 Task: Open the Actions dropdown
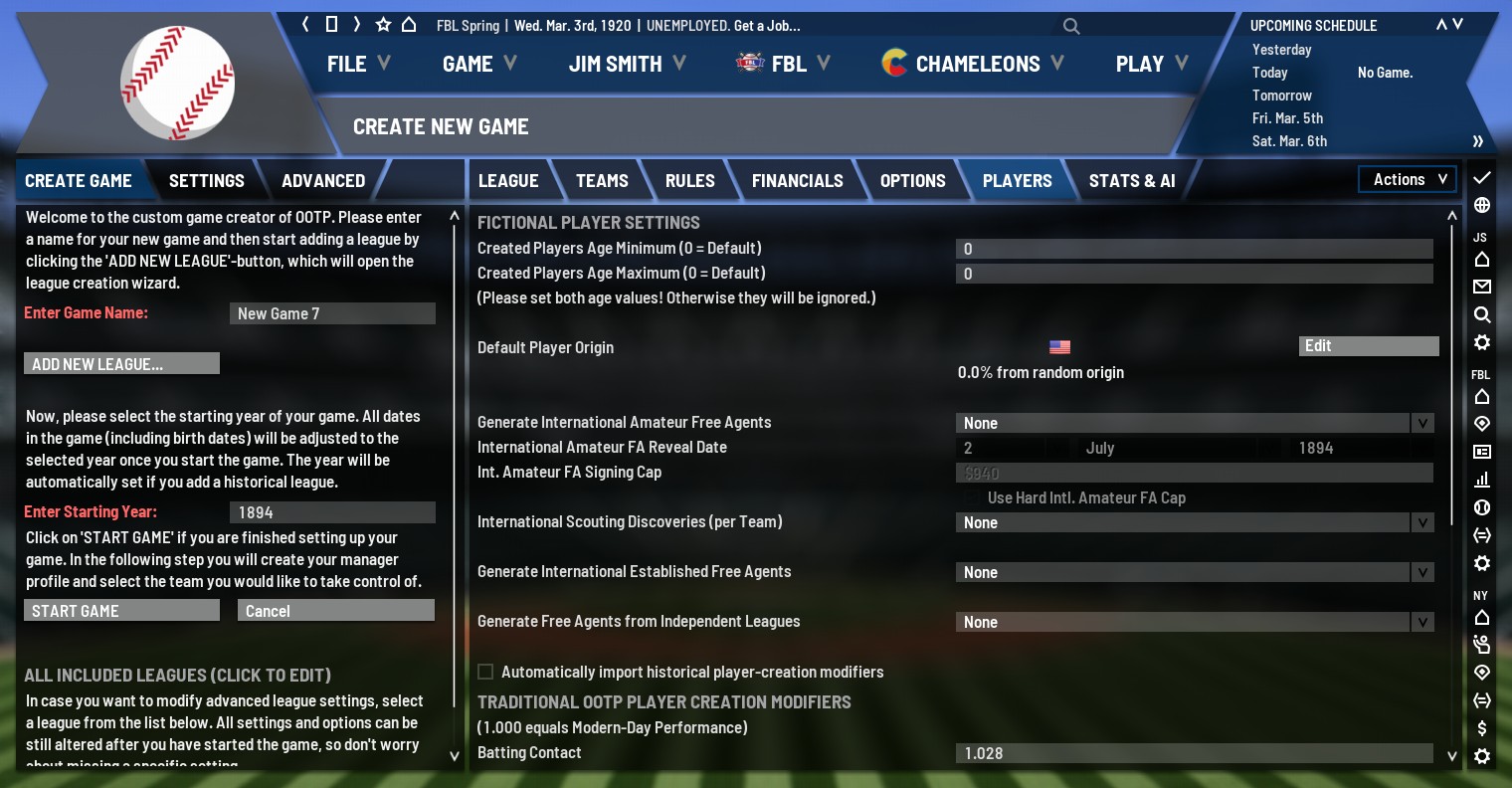(1408, 179)
